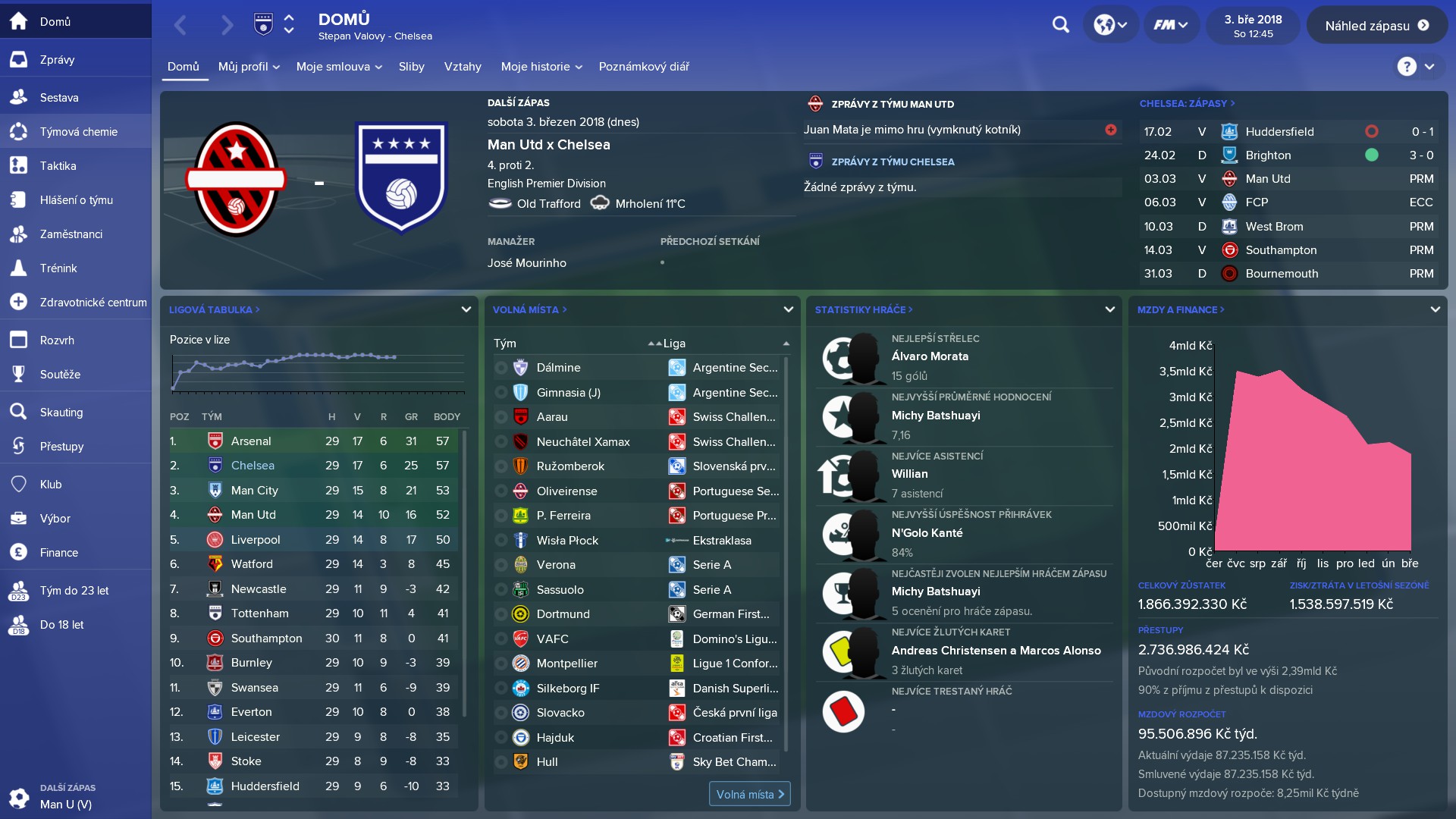This screenshot has width=1456, height=819.
Task: Collapse the Mzdy a finance panel
Action: tap(1435, 309)
